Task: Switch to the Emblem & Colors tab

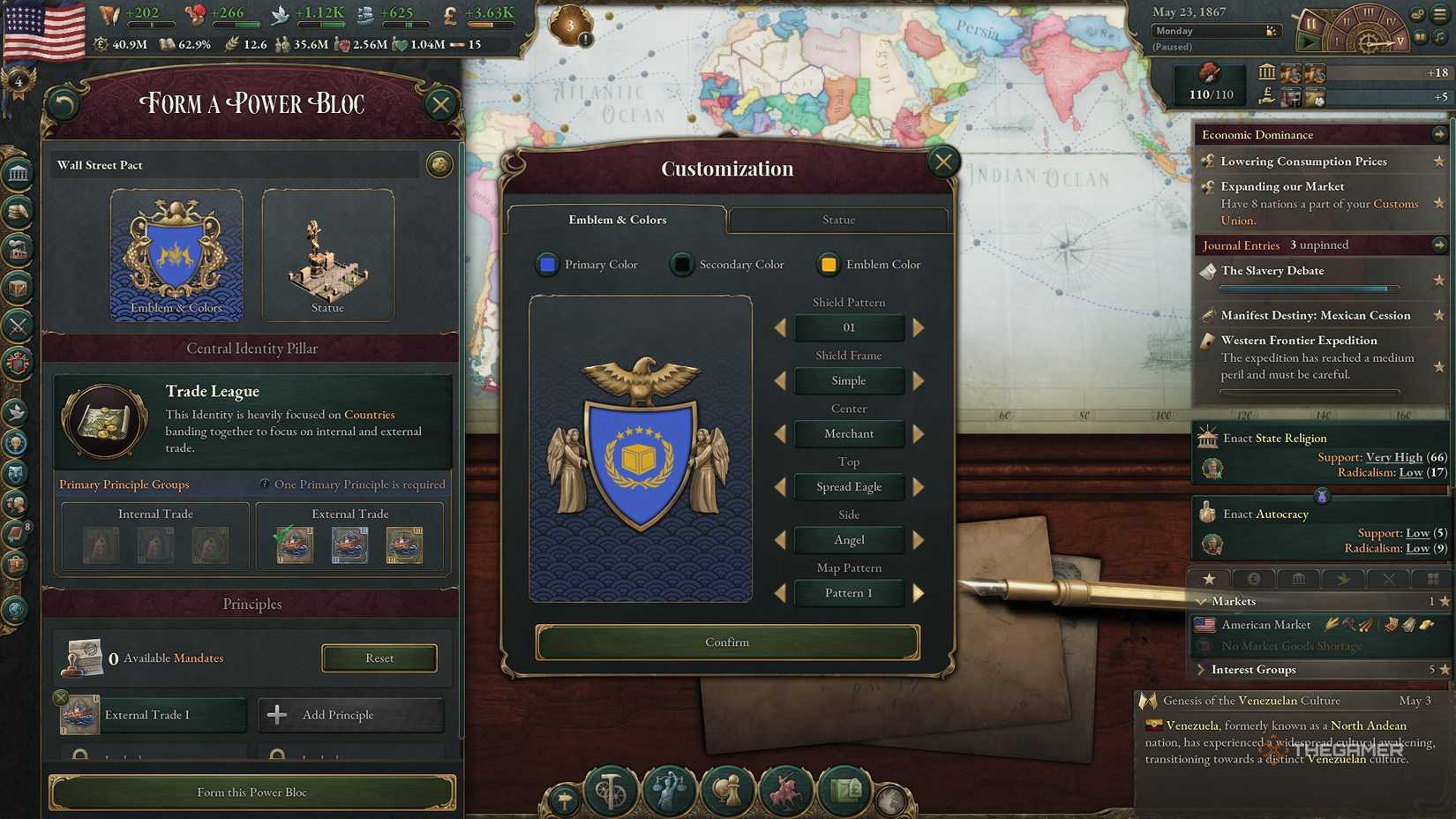Action: tap(617, 220)
